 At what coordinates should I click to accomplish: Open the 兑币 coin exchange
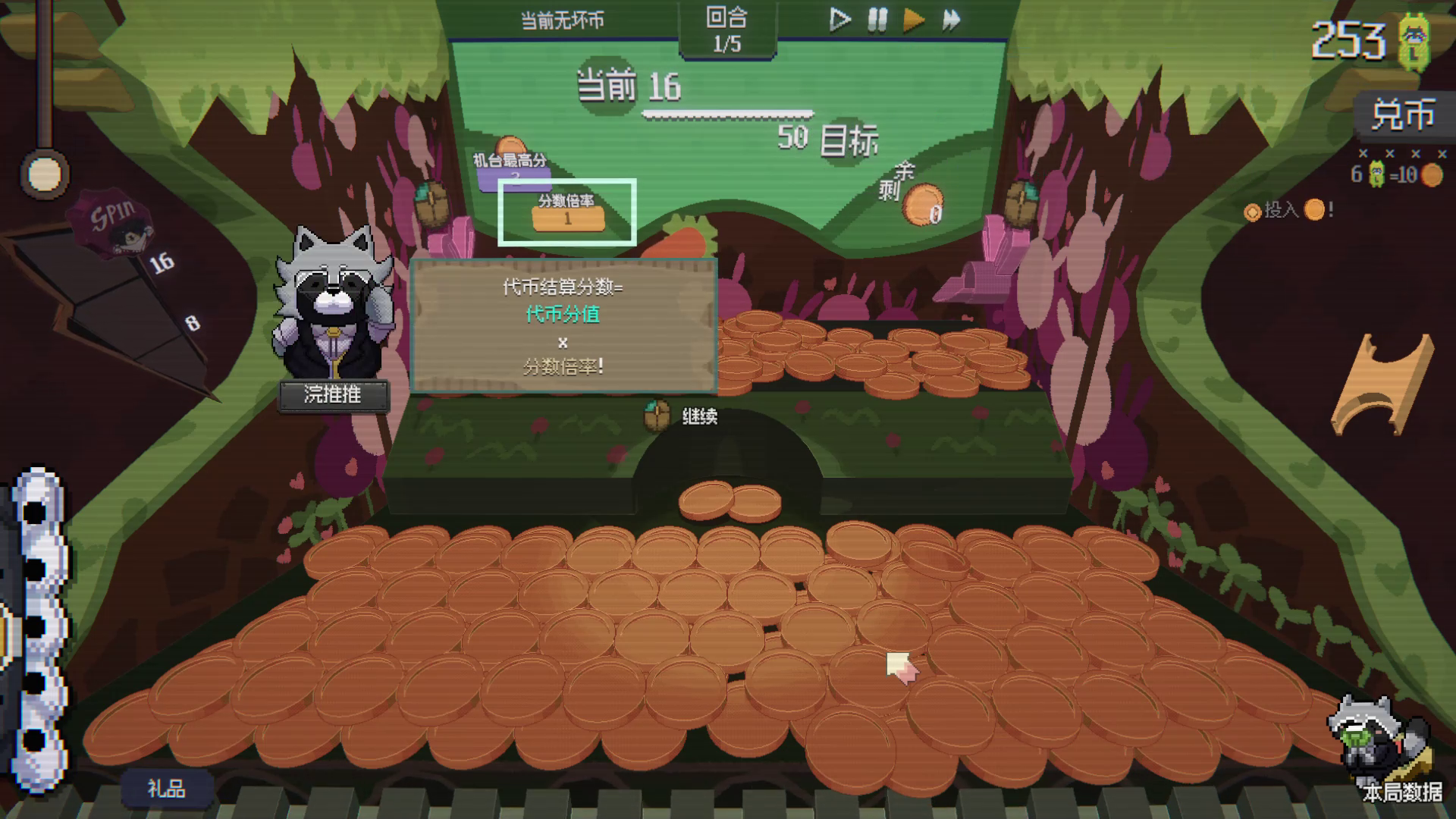[1402, 115]
